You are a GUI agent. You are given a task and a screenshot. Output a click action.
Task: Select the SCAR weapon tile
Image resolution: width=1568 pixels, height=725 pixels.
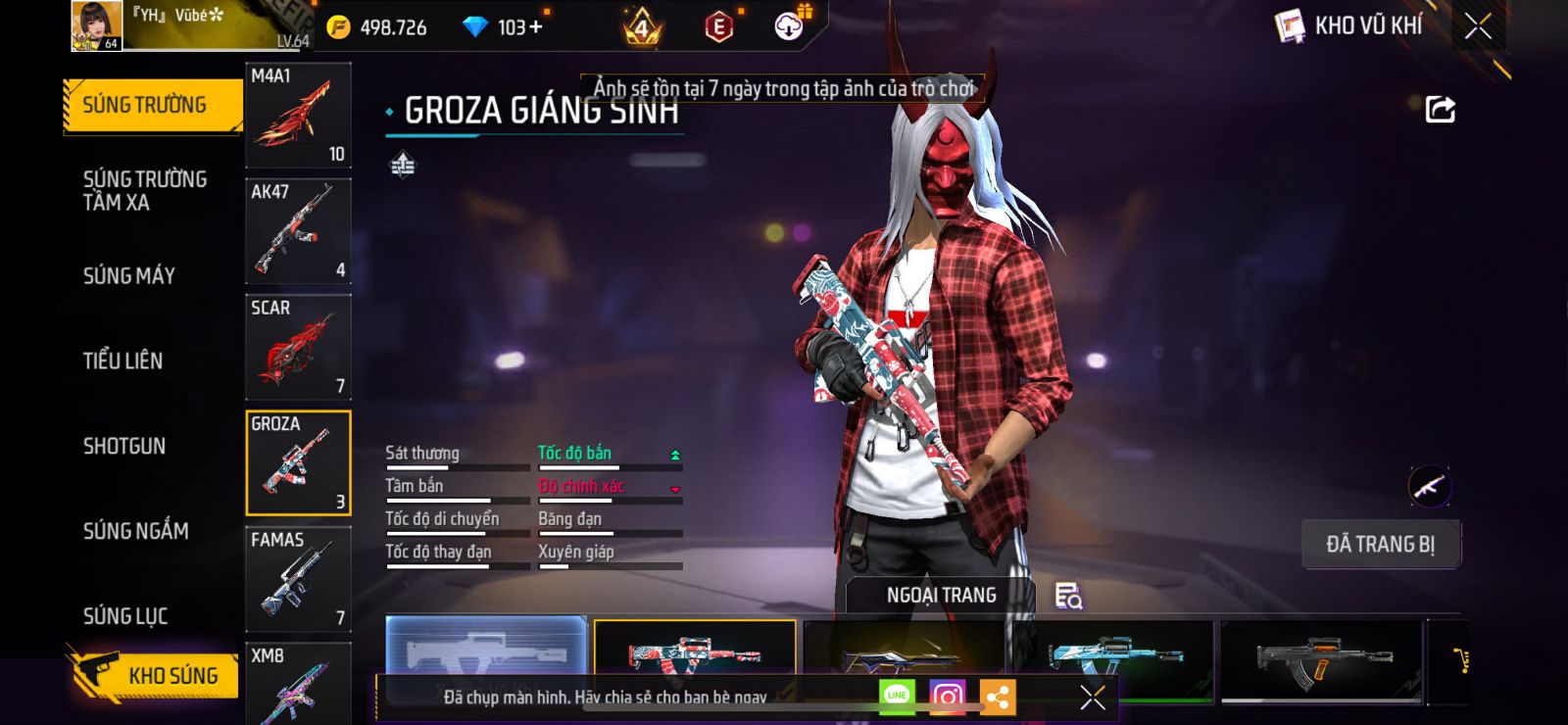pyautogui.click(x=298, y=347)
